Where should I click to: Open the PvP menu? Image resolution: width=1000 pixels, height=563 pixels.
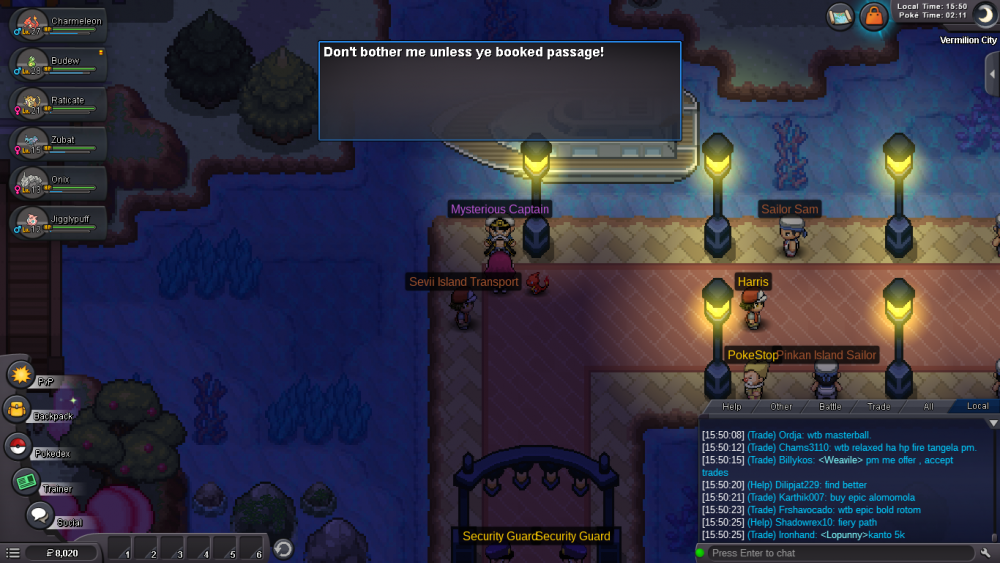coord(21,375)
